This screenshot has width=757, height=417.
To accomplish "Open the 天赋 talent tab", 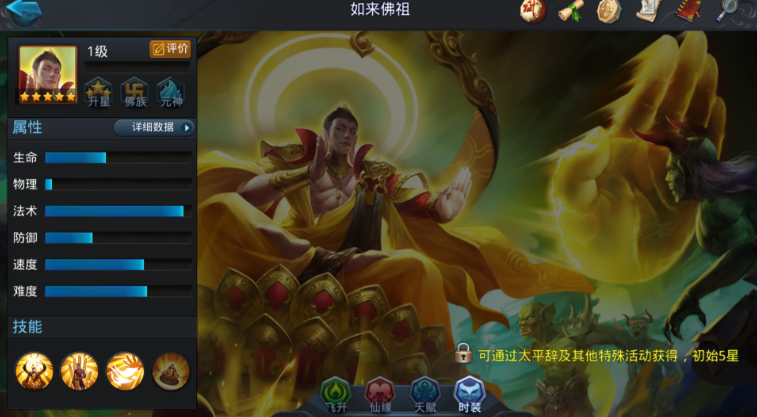I will [x=425, y=394].
